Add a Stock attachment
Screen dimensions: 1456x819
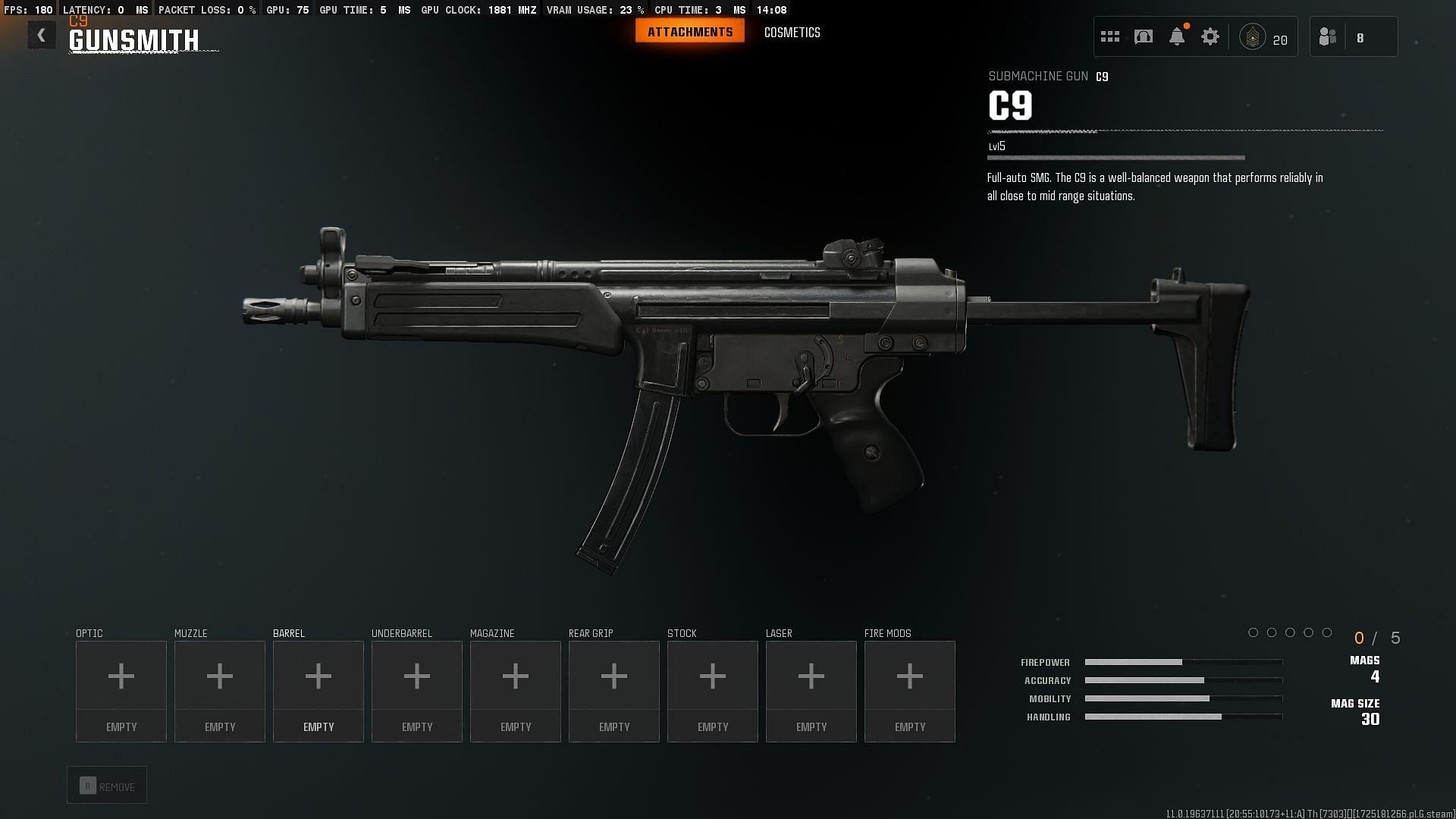tap(713, 690)
